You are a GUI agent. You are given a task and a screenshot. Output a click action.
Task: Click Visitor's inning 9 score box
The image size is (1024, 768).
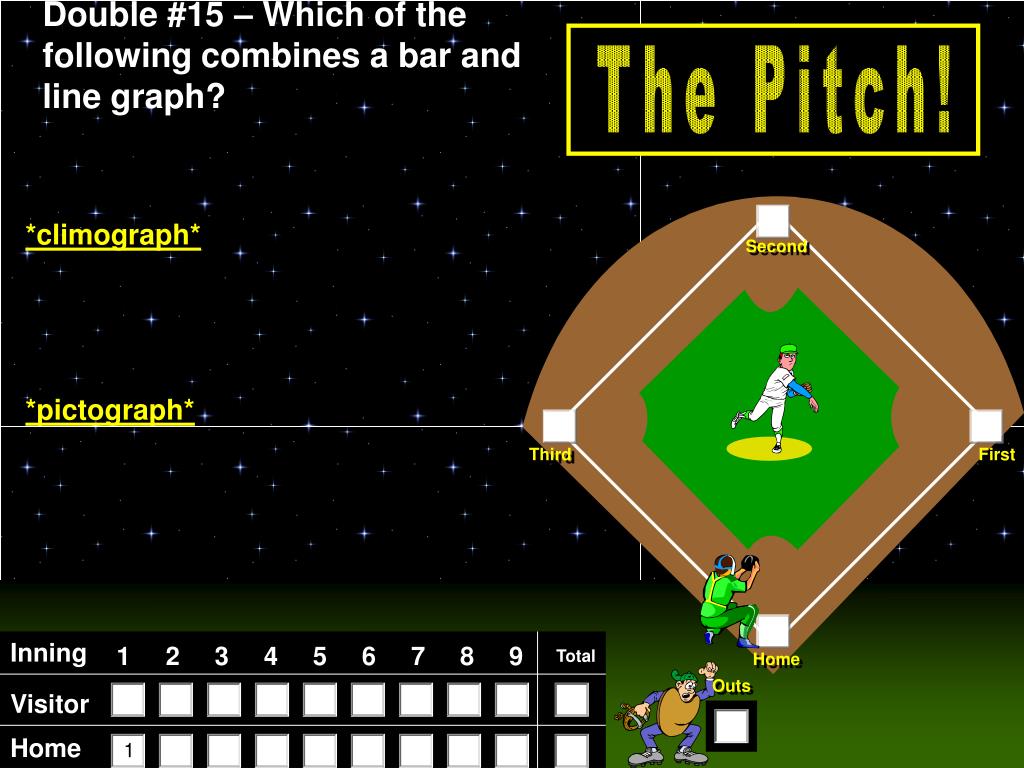512,700
